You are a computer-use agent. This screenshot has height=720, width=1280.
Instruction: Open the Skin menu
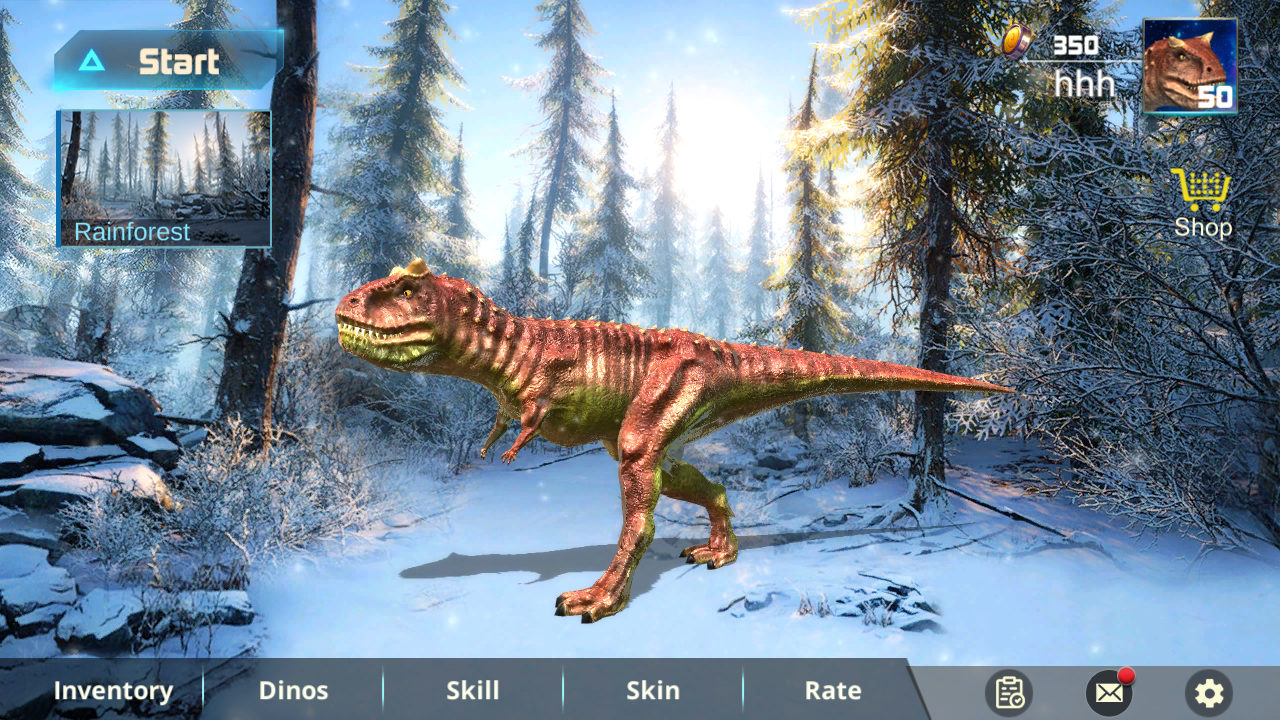point(653,690)
